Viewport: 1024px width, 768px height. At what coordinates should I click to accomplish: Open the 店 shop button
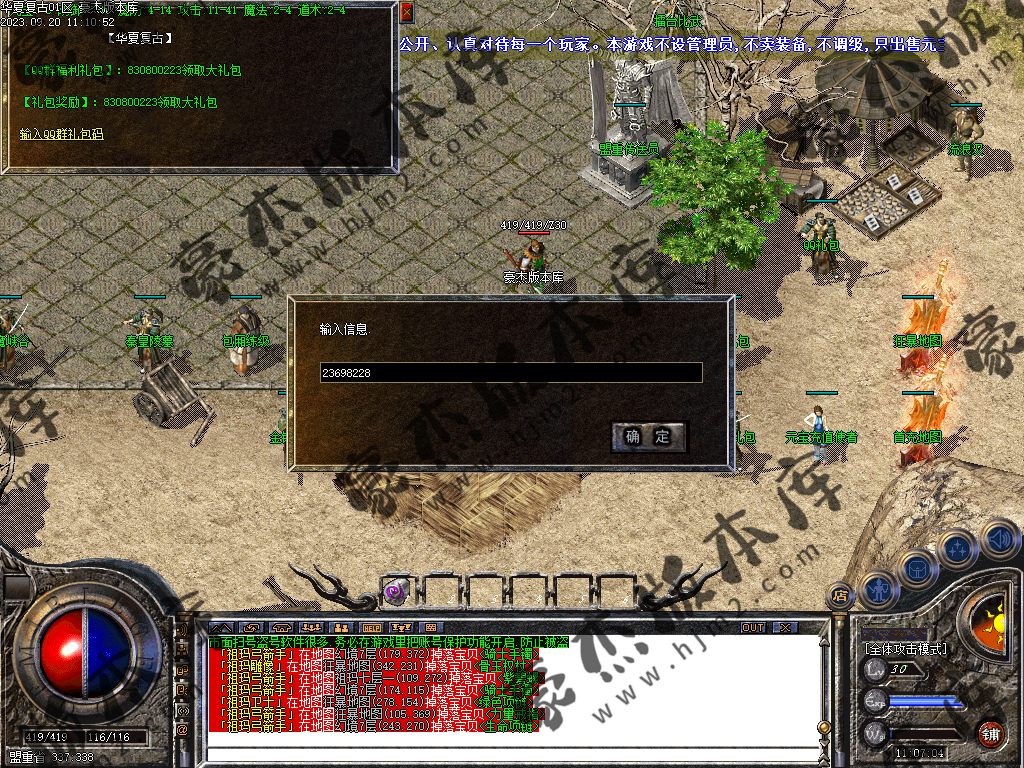pos(839,597)
